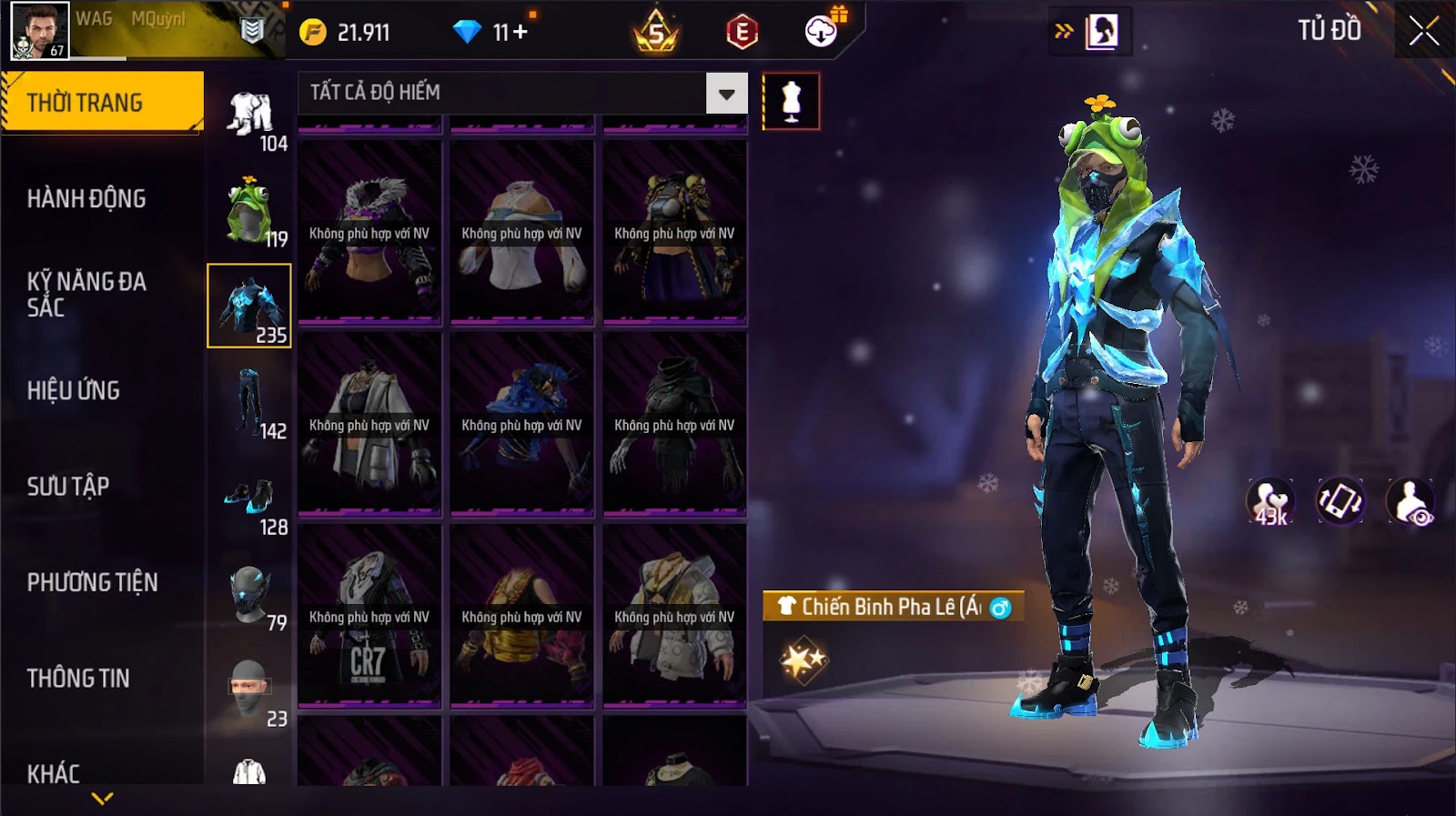The image size is (1456, 816).
Task: Go to the SƯU TẬP tab
Action: pos(68,487)
